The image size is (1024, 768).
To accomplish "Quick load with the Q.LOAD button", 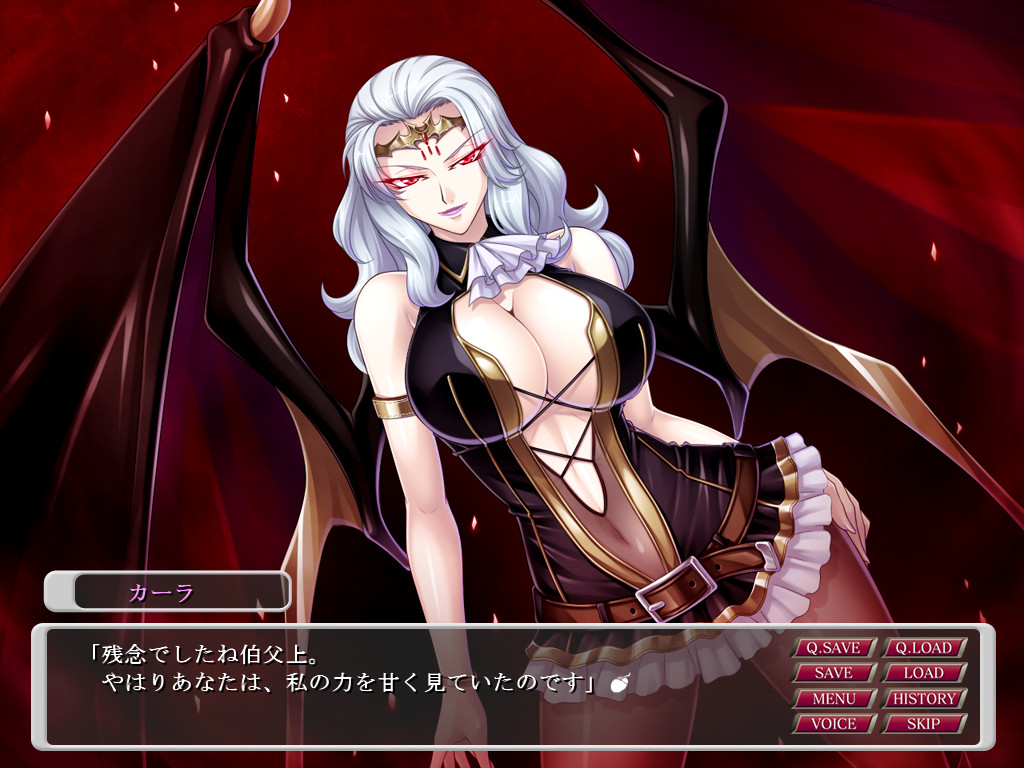I will (x=923, y=648).
